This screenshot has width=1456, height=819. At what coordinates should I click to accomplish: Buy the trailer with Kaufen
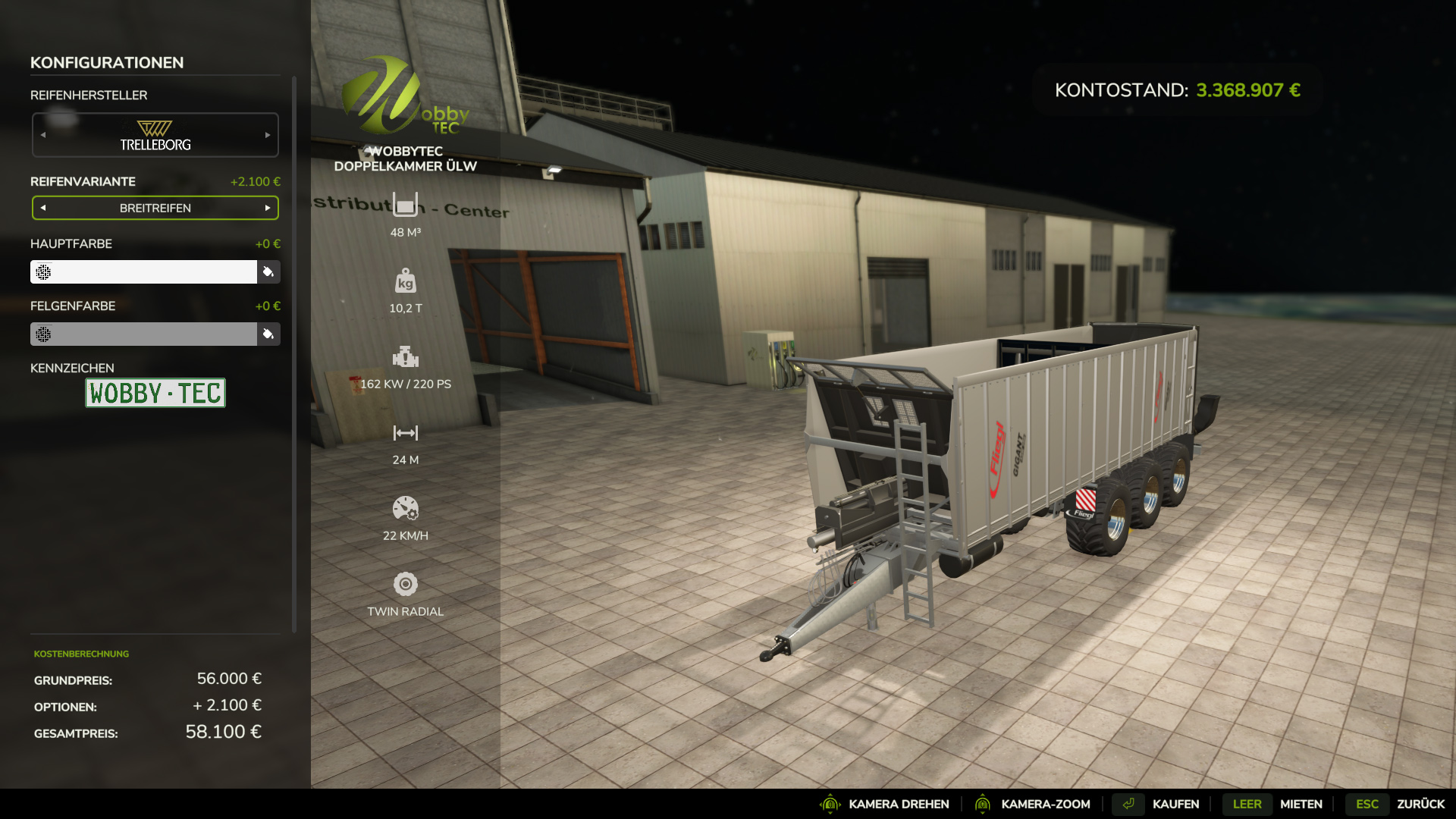pos(1175,804)
